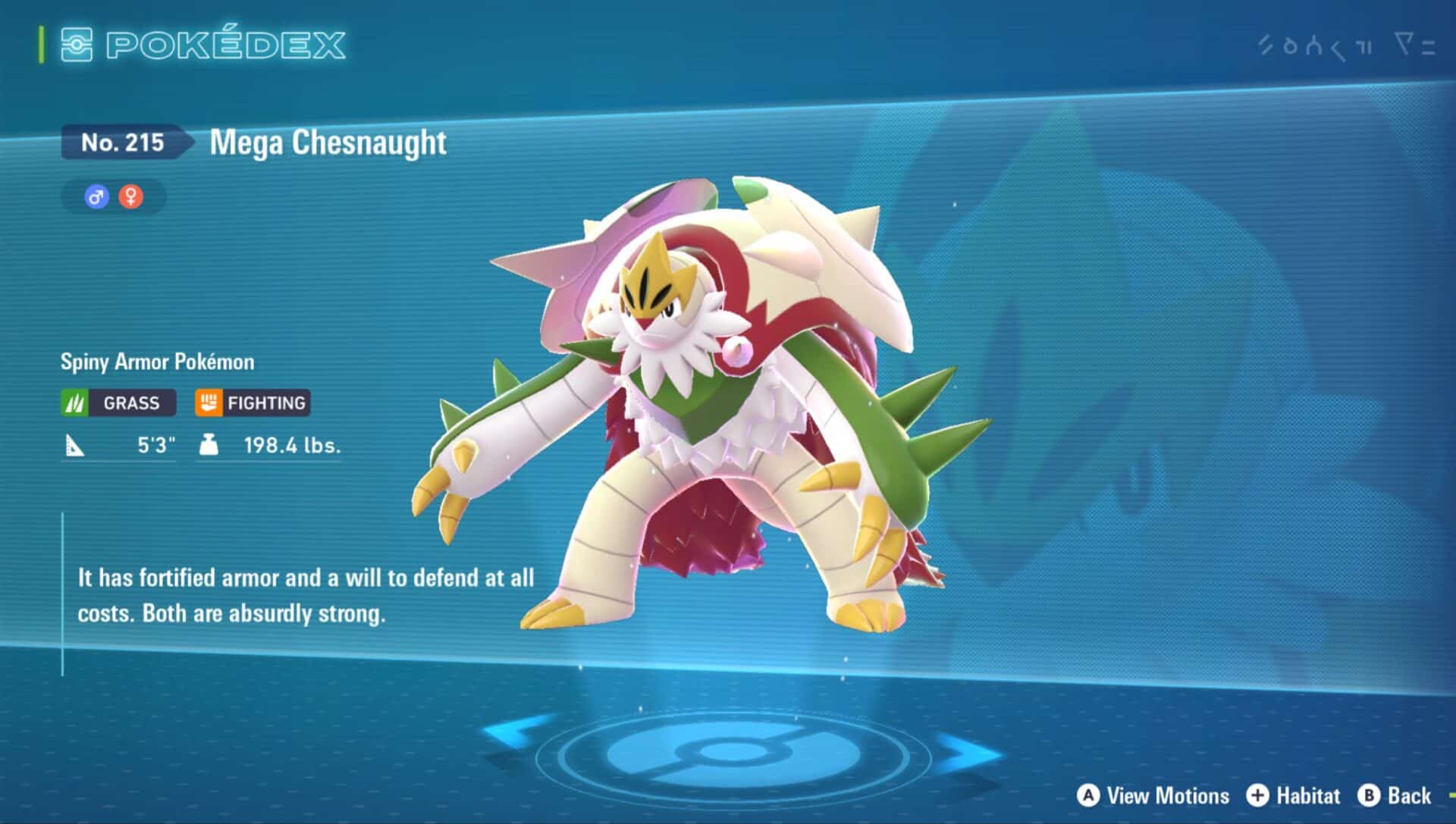
Task: Click the green accent bar beside POKÉDEX
Action: [41, 45]
